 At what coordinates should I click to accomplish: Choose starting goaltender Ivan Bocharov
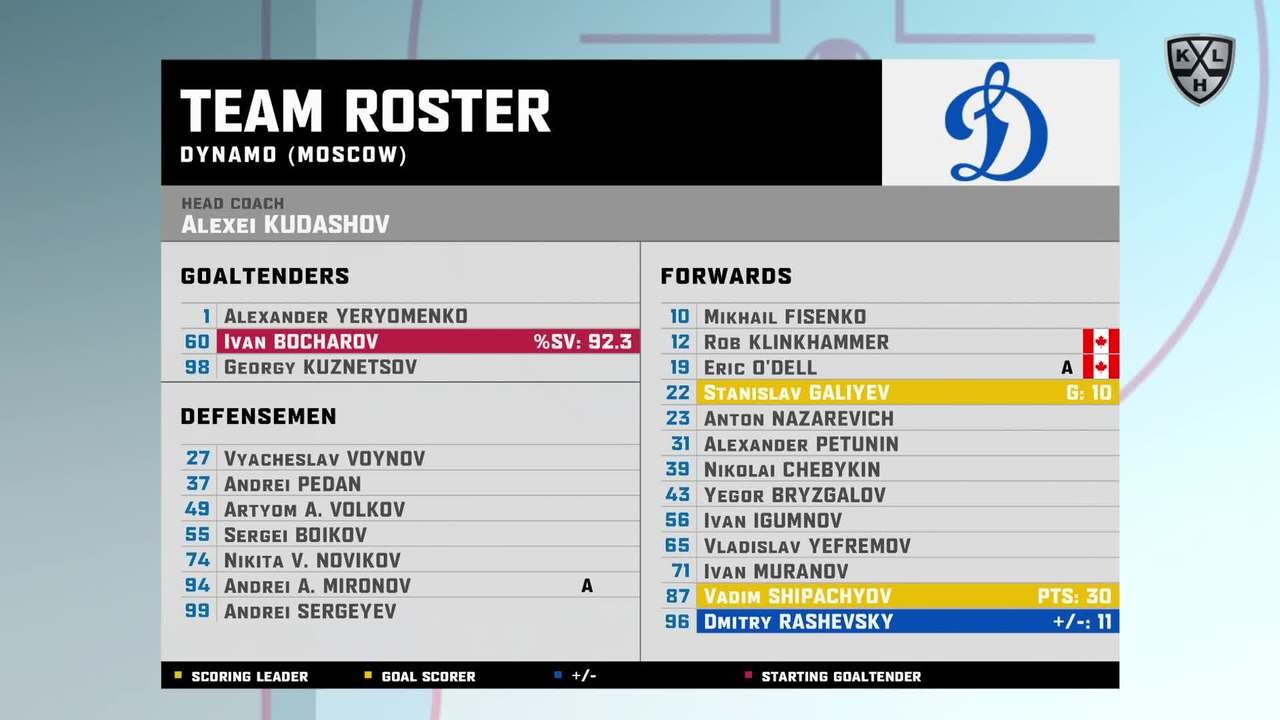click(410, 342)
